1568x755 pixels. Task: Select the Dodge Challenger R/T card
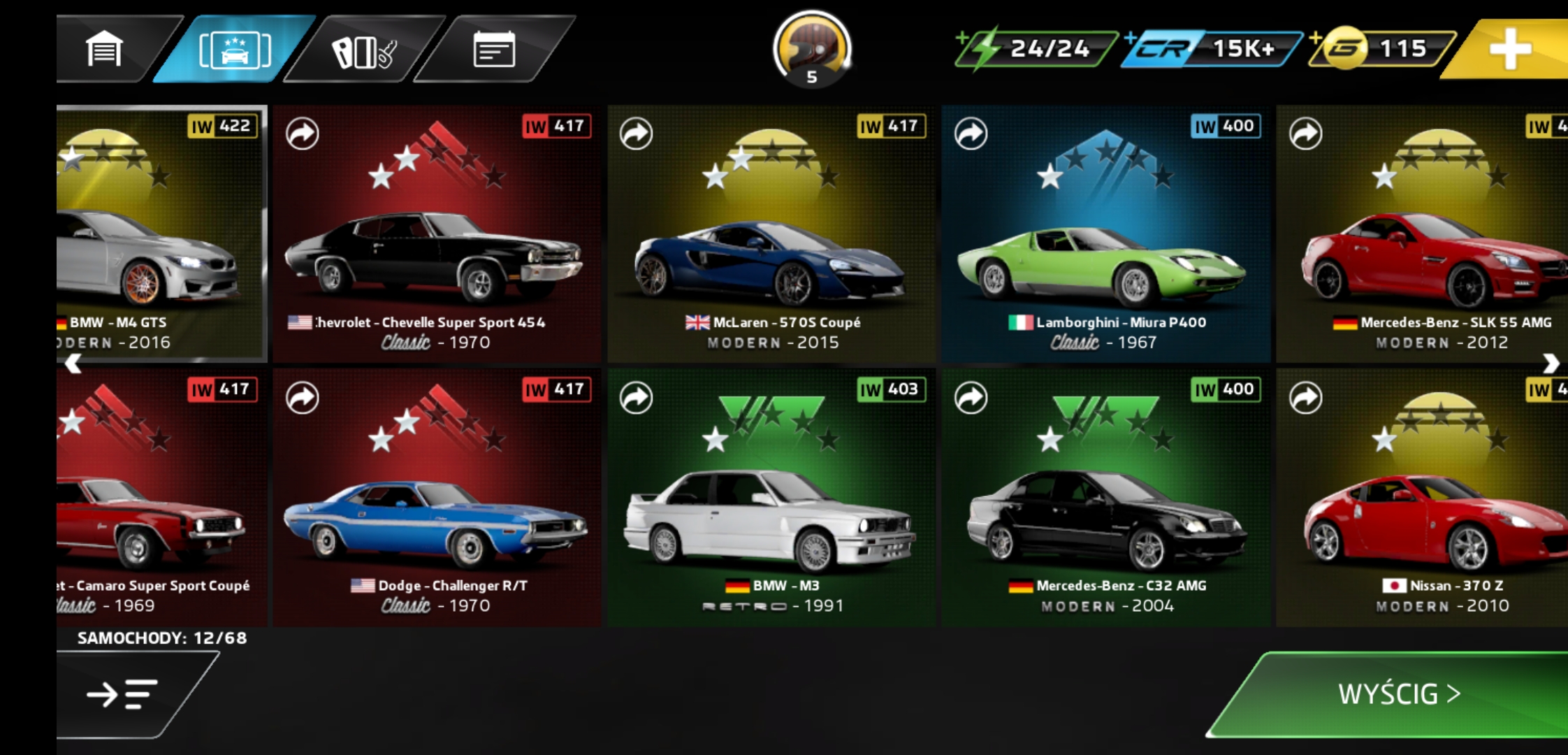pyautogui.click(x=437, y=498)
